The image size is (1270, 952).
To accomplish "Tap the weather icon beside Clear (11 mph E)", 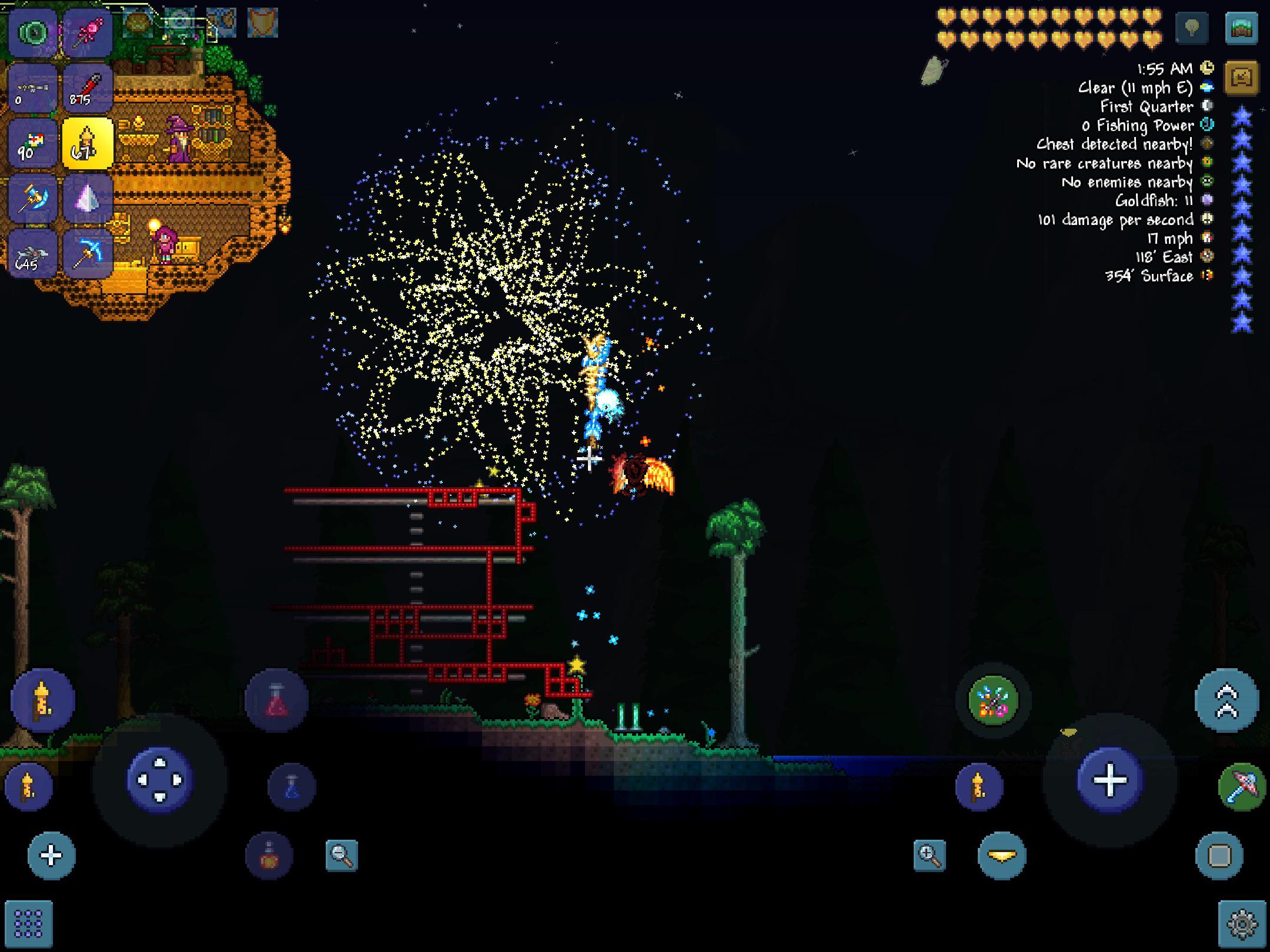I will coord(1206,88).
